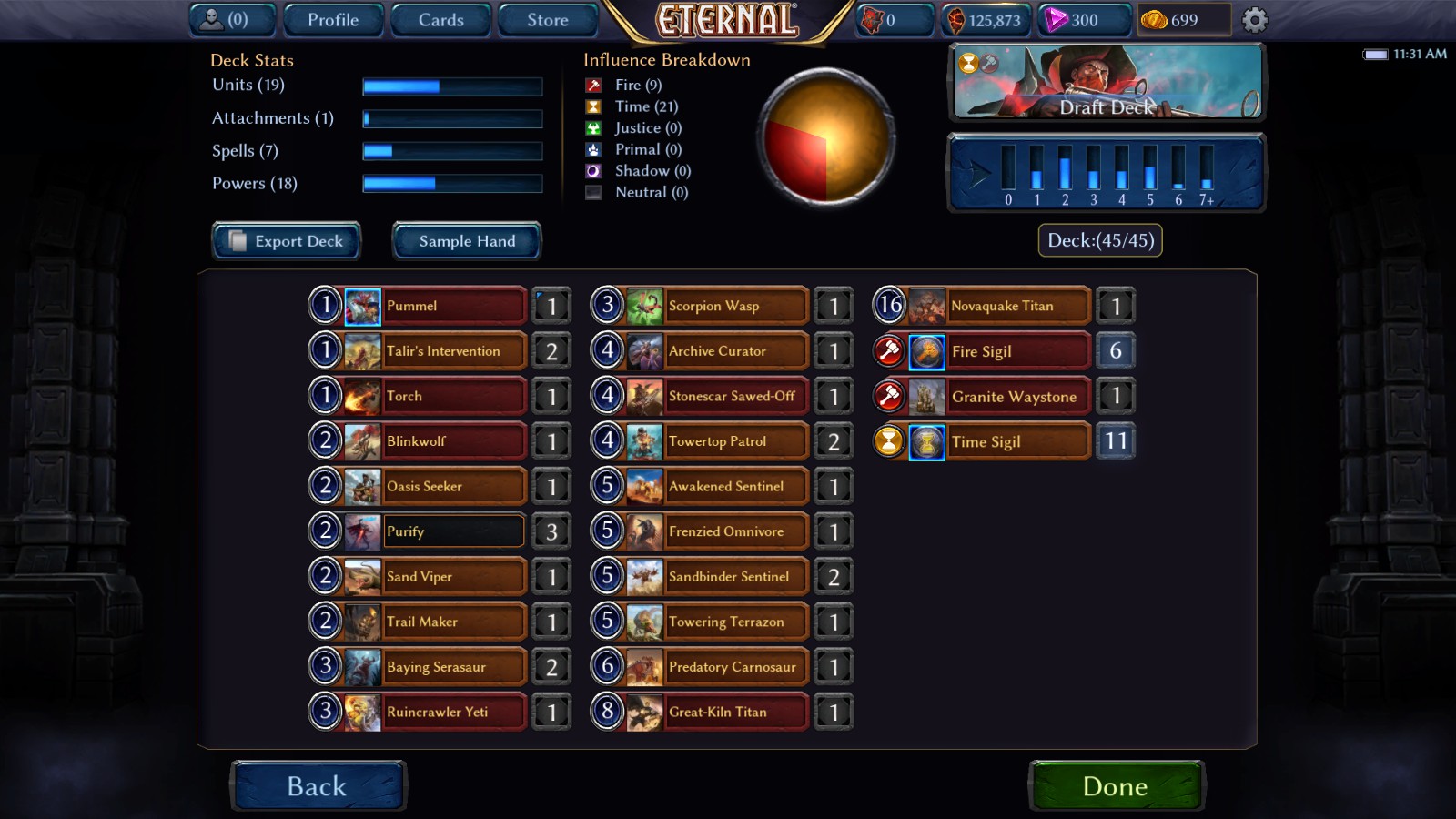
Task: Click the gold coins currency icon
Action: (x=1155, y=19)
